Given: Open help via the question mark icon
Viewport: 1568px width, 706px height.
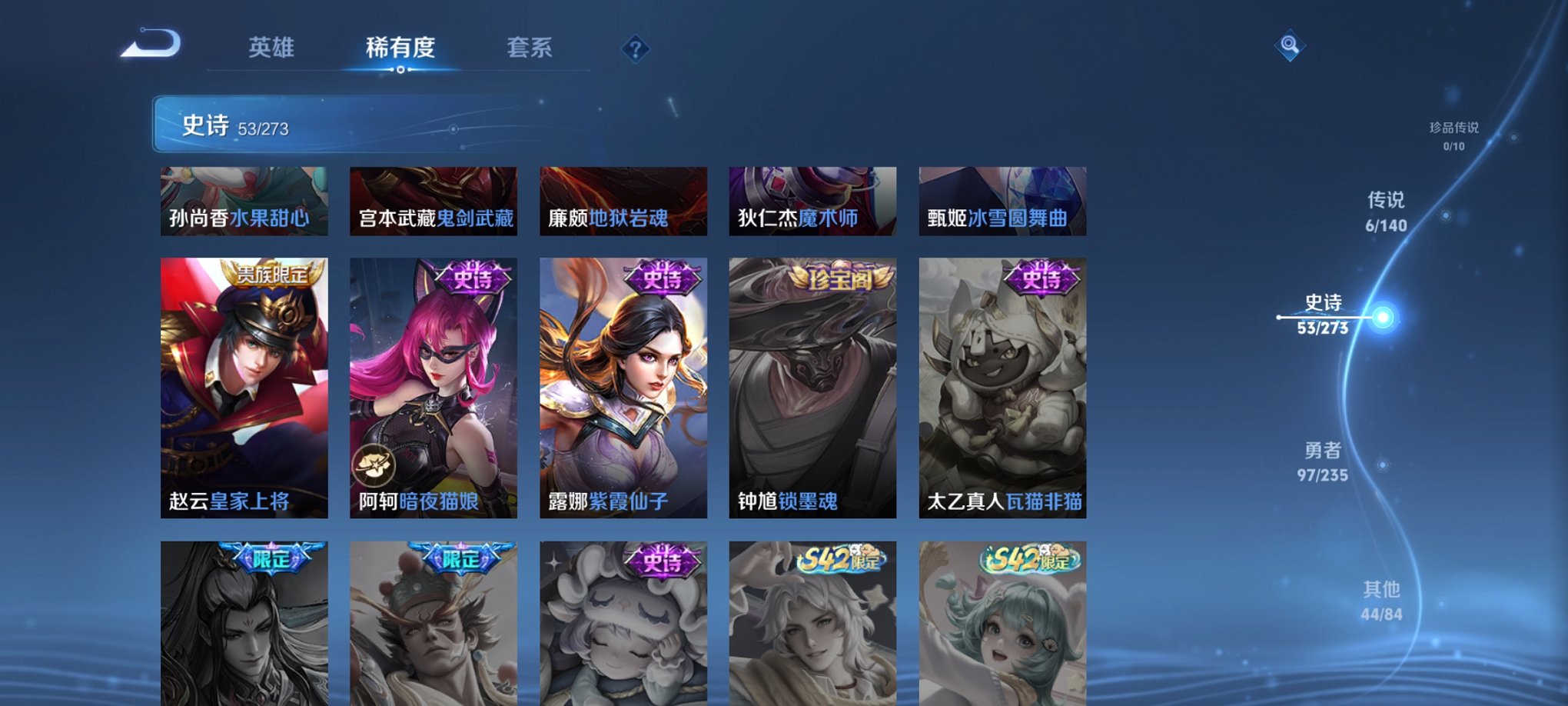Looking at the screenshot, I should tap(635, 49).
